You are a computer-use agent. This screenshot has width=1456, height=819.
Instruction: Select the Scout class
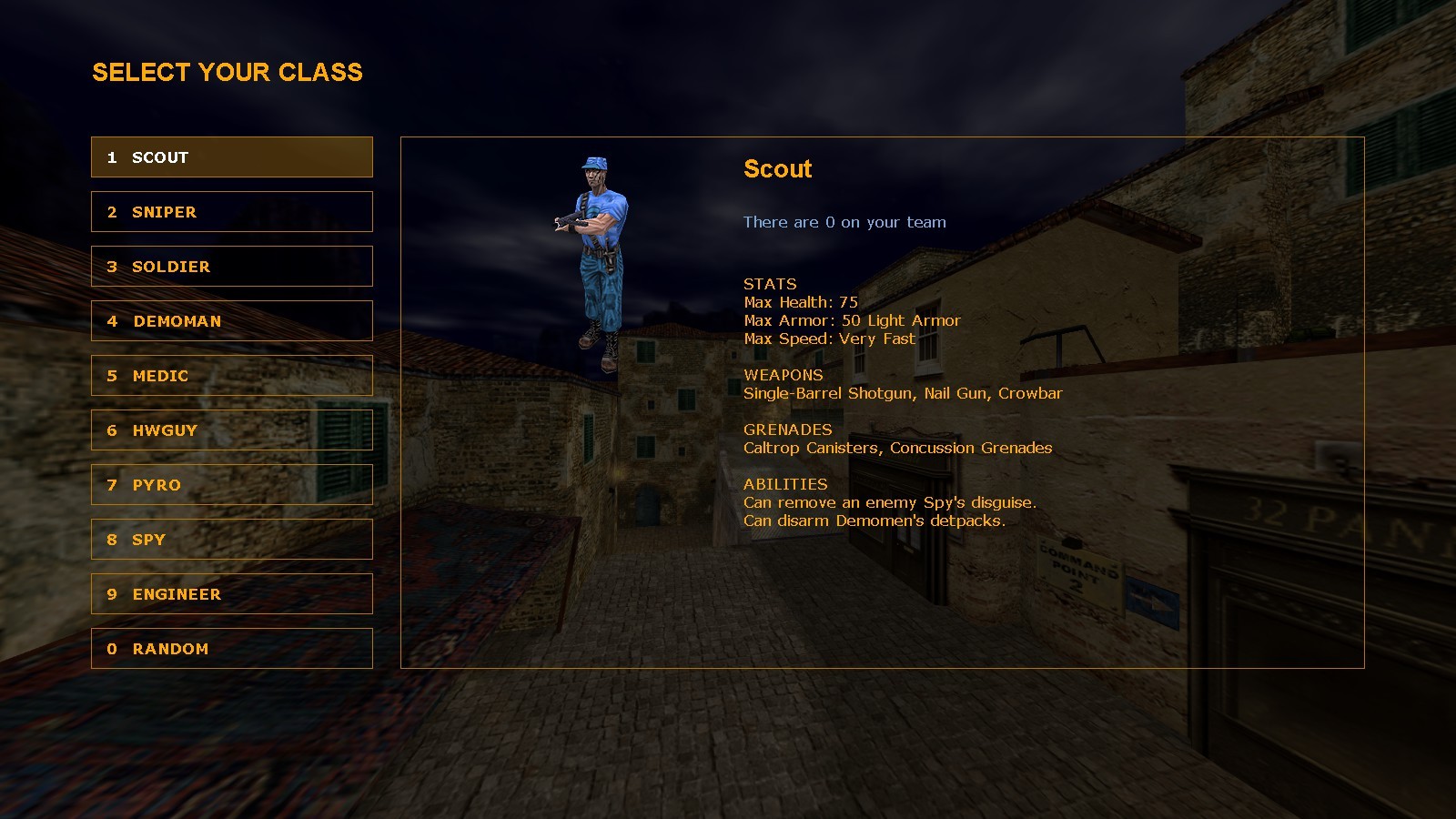pos(231,157)
